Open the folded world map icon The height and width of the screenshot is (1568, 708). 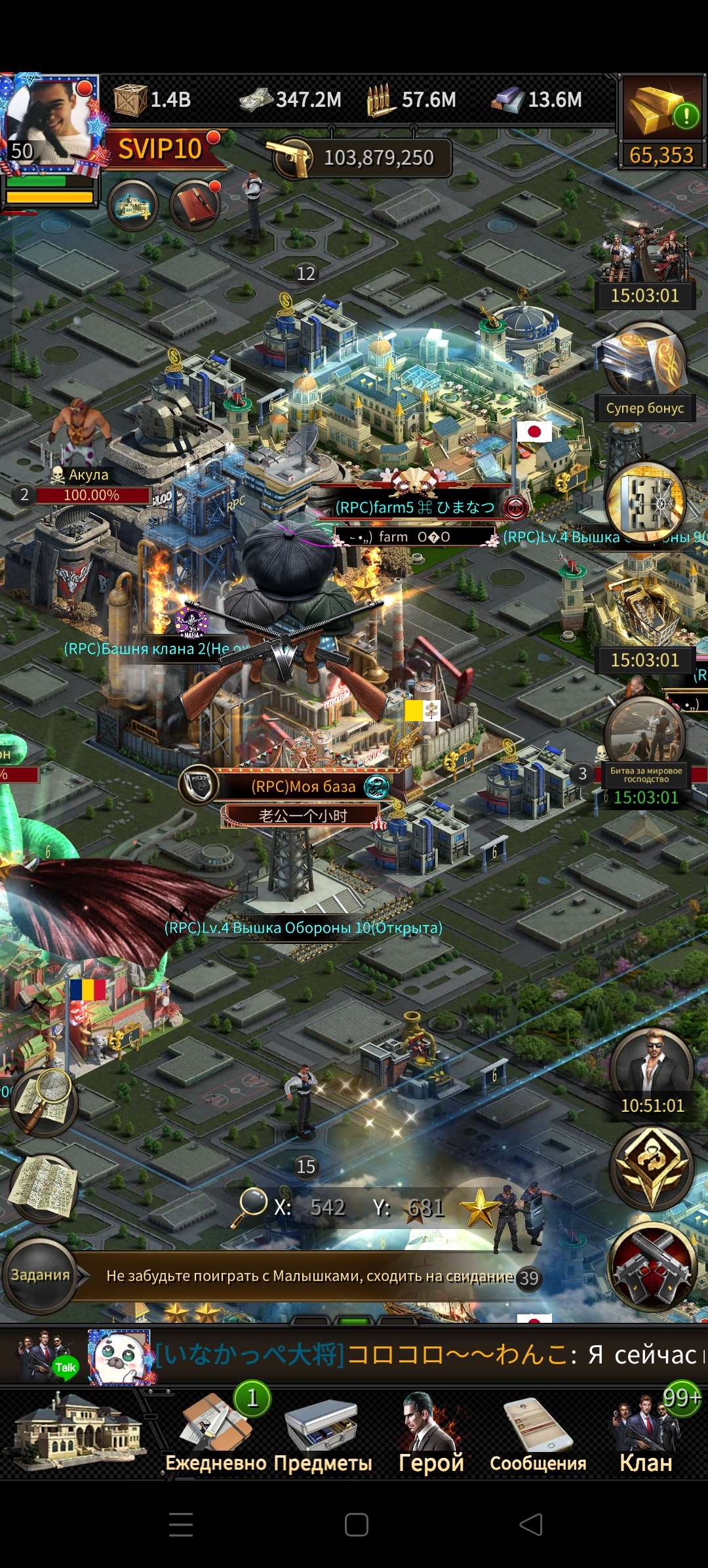(x=43, y=1188)
